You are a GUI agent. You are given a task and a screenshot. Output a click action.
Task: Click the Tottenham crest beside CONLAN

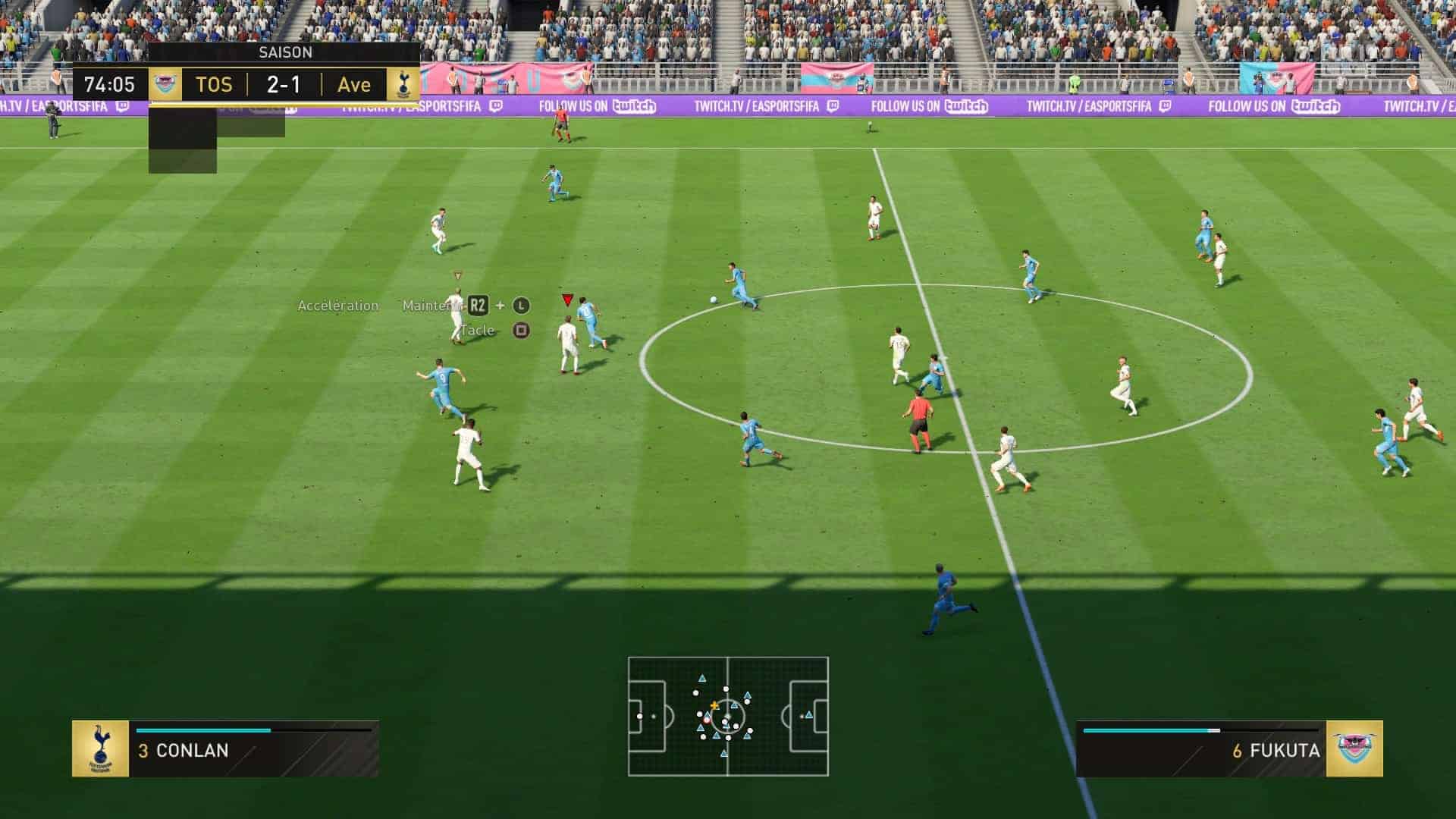pyautogui.click(x=100, y=749)
